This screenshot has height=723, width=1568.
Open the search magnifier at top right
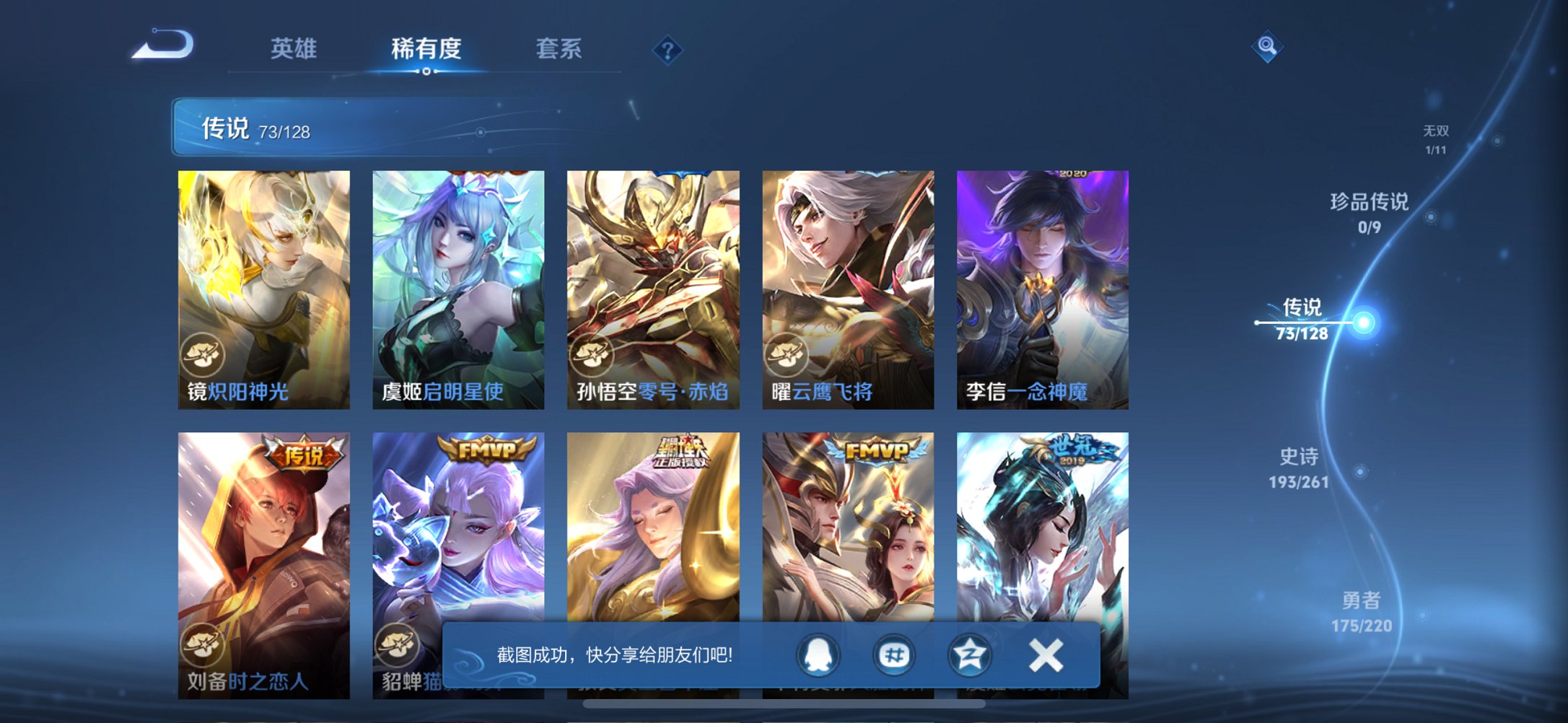tap(1266, 45)
